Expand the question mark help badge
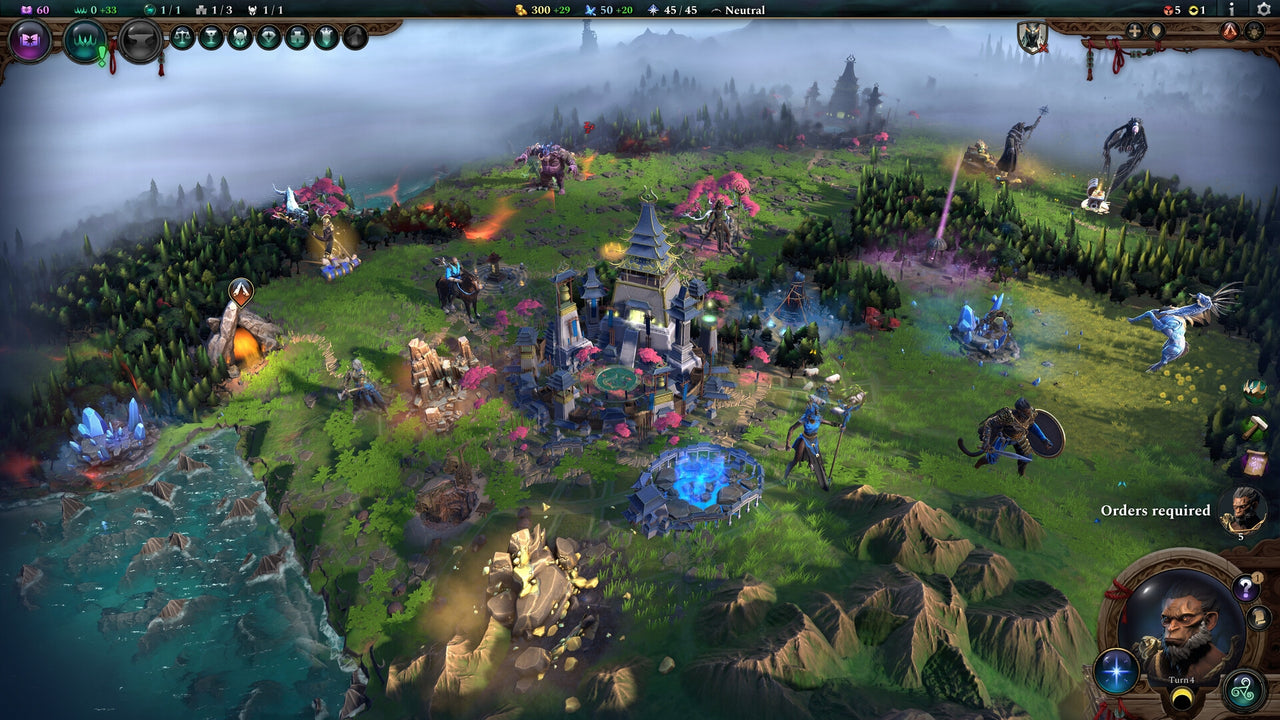 click(1245, 587)
